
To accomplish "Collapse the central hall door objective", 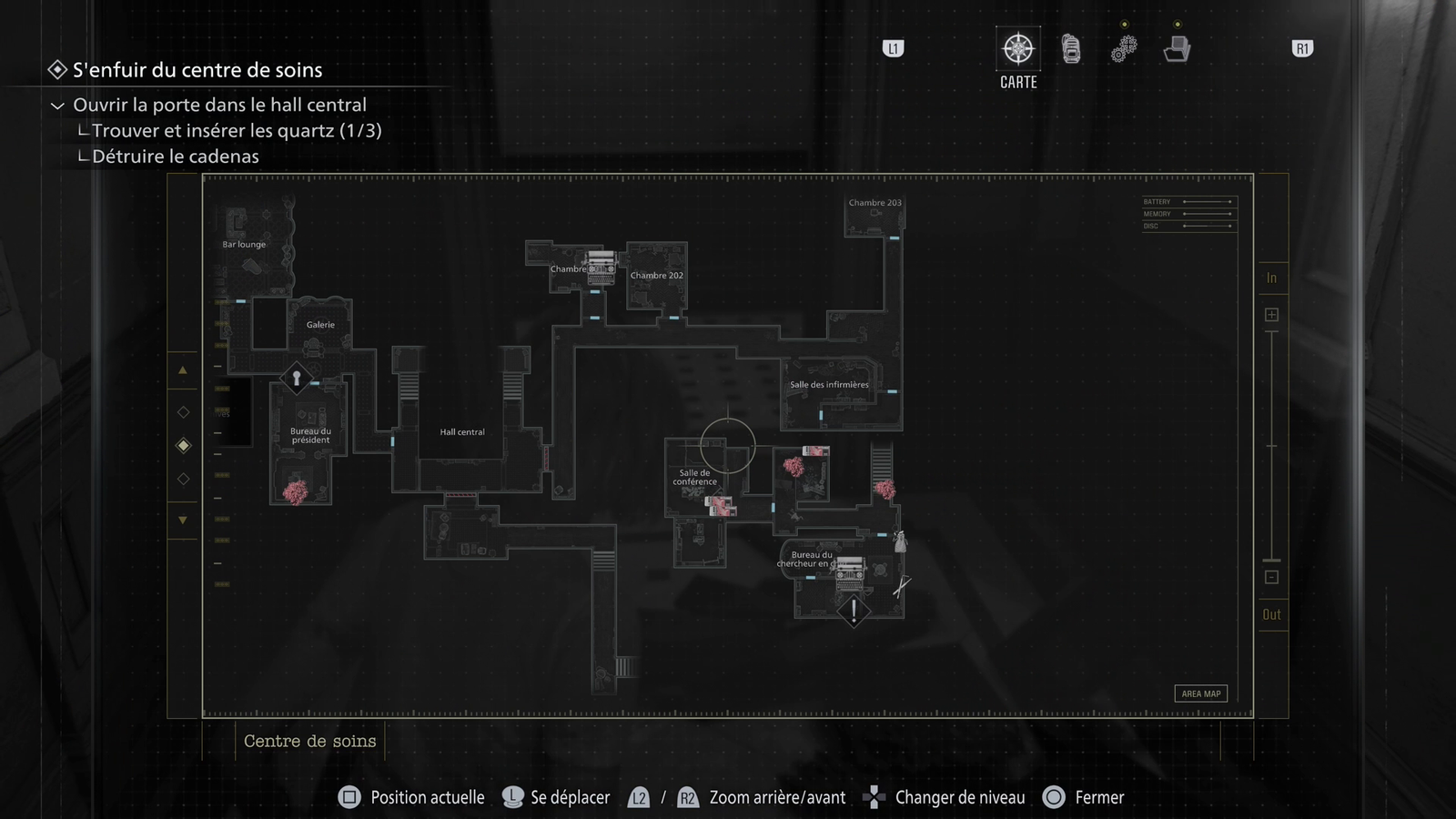I will pos(57,106).
